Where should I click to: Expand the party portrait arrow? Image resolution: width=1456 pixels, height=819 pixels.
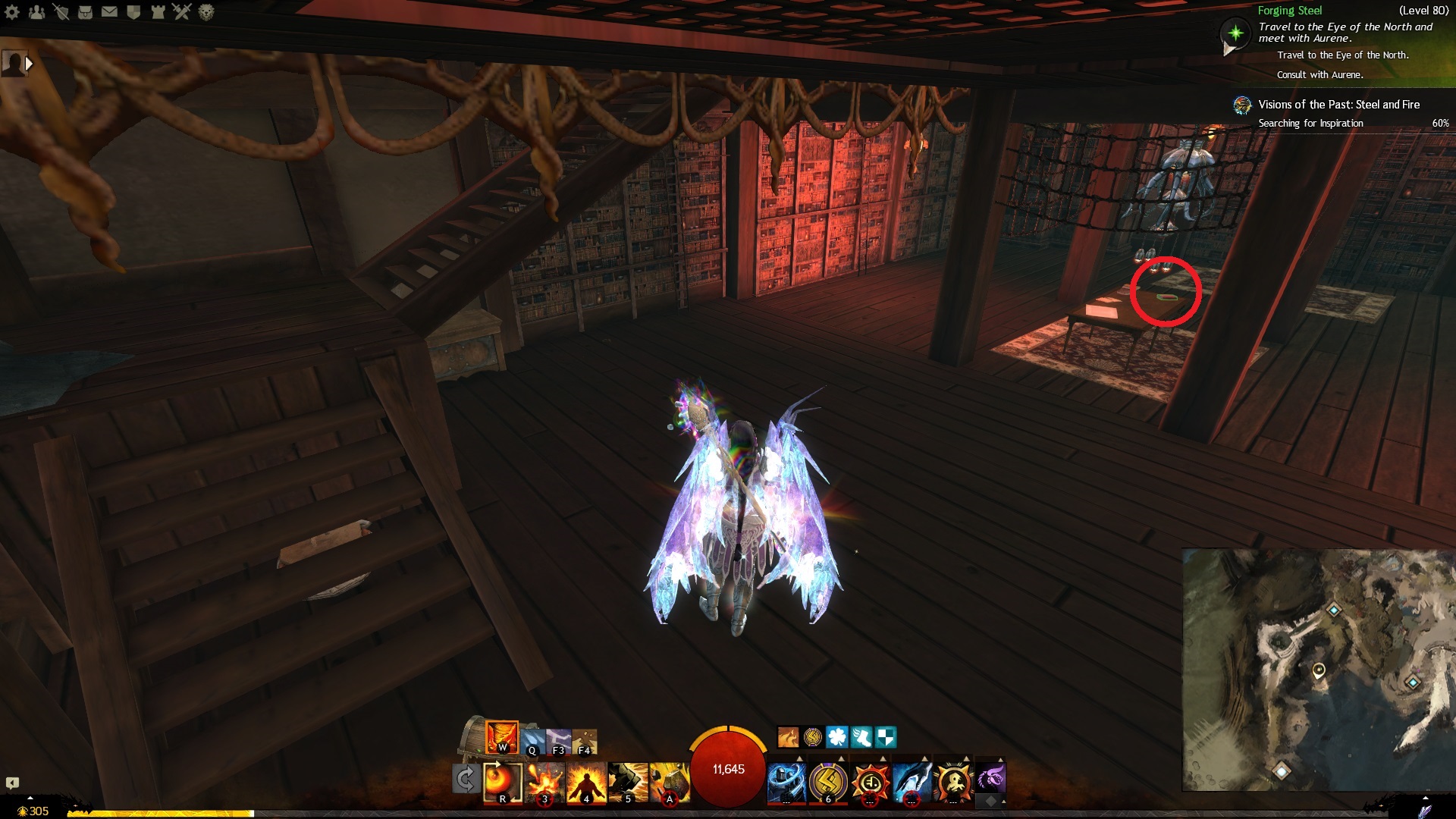pyautogui.click(x=29, y=64)
